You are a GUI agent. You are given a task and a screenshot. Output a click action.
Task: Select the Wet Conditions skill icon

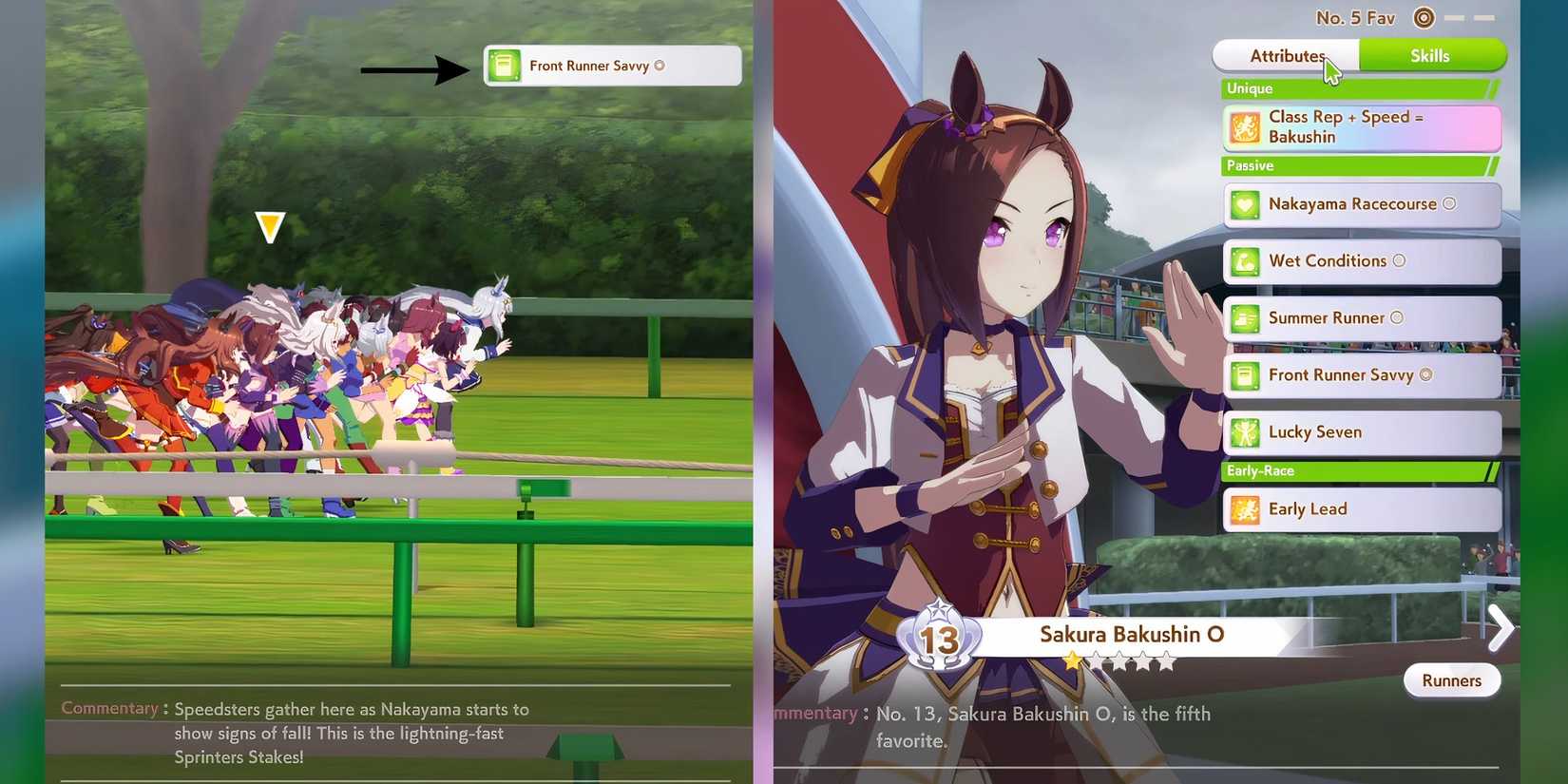[1246, 261]
